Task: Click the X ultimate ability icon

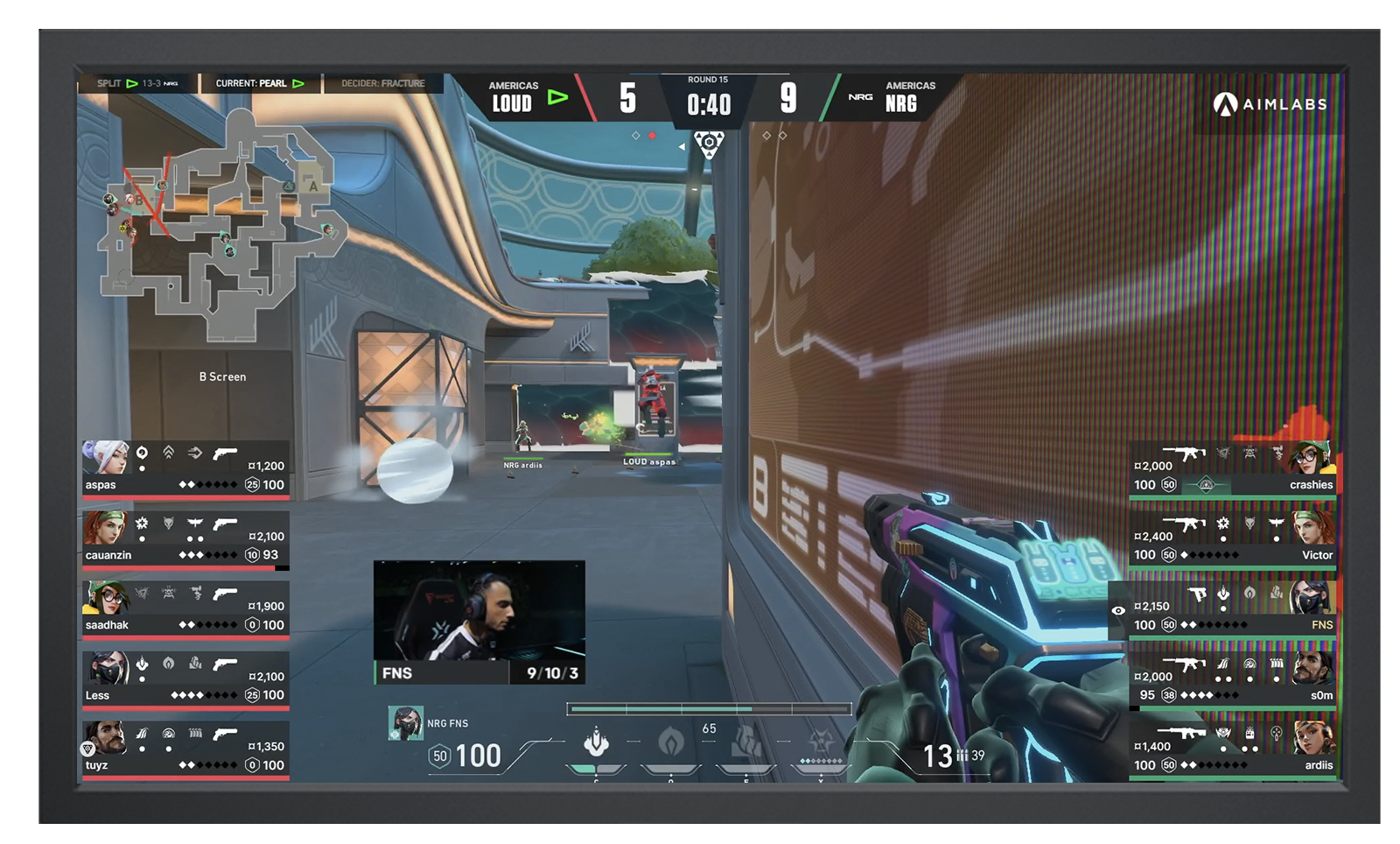Action: 822,742
